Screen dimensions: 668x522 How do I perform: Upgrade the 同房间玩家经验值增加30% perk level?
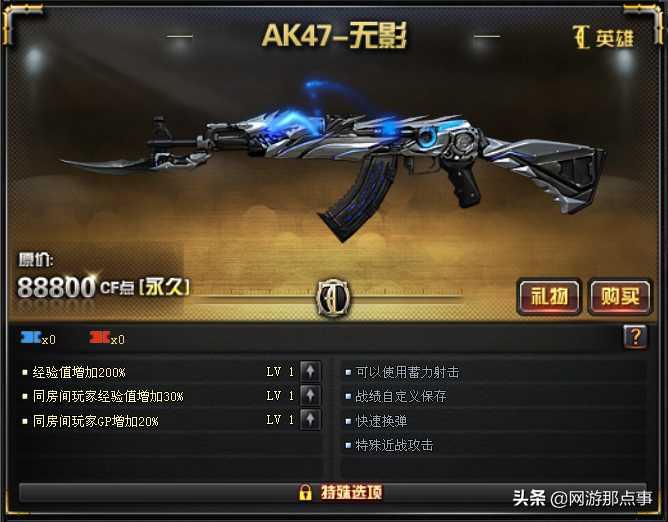pos(310,396)
